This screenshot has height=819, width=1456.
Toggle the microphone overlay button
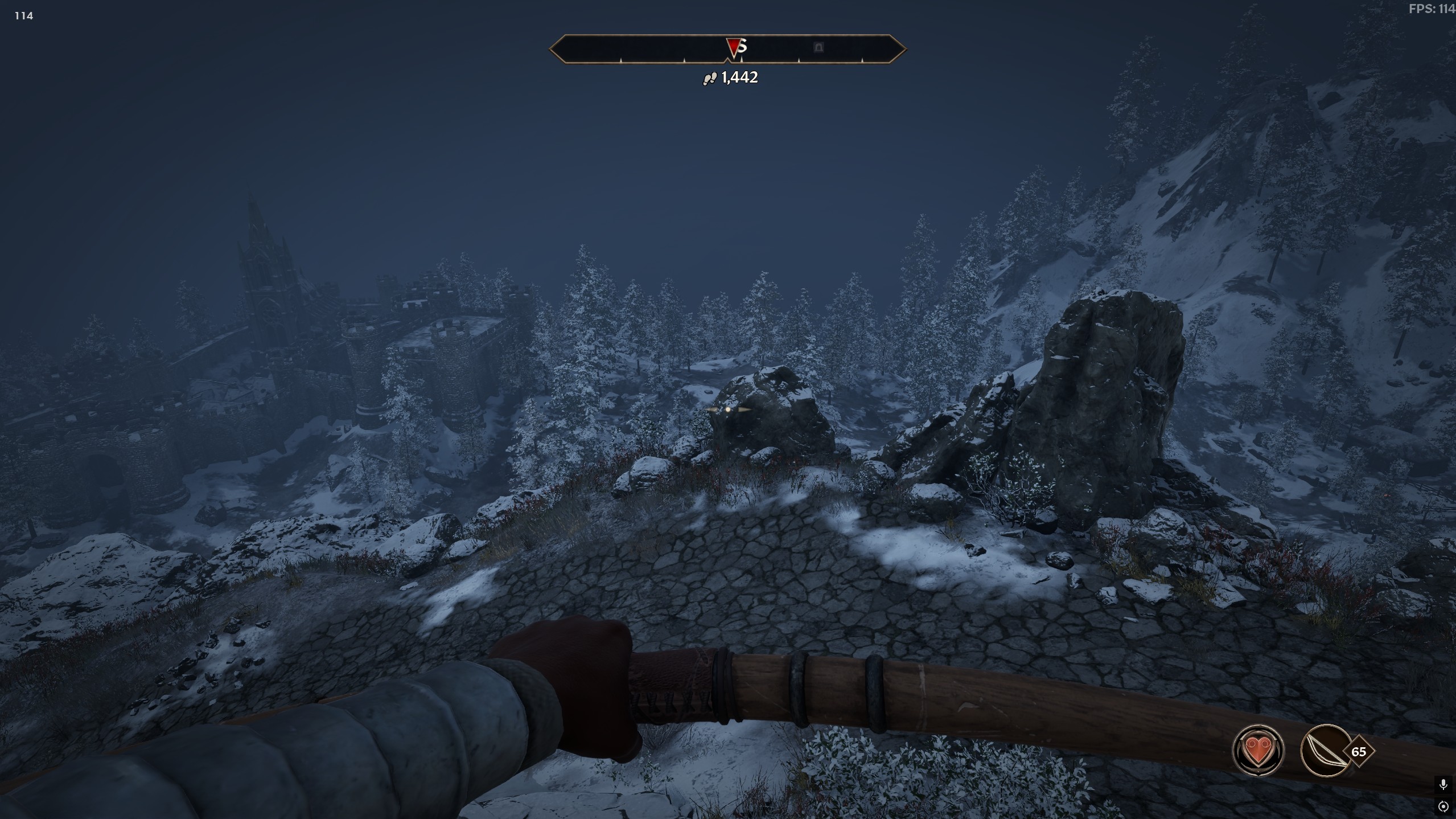(1443, 785)
